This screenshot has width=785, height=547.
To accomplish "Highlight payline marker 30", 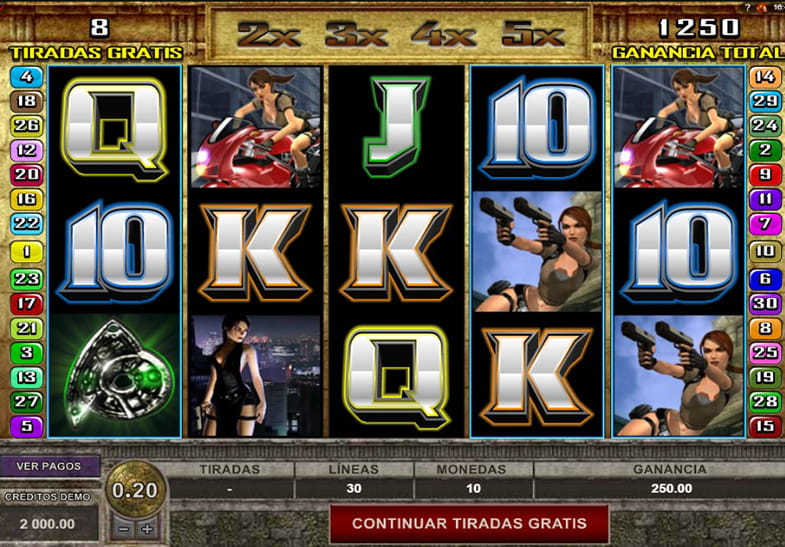I will coord(765,302).
